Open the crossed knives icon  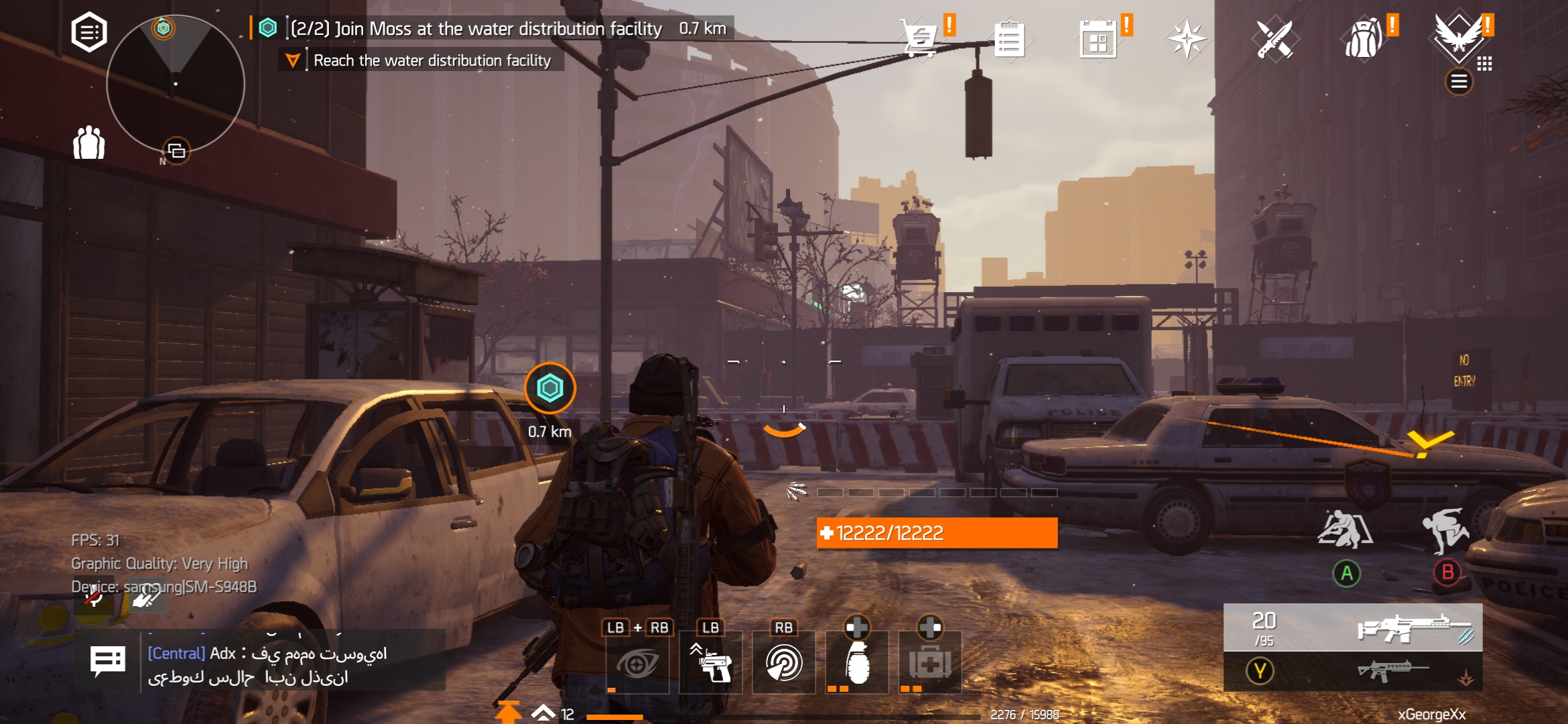(x=1275, y=39)
